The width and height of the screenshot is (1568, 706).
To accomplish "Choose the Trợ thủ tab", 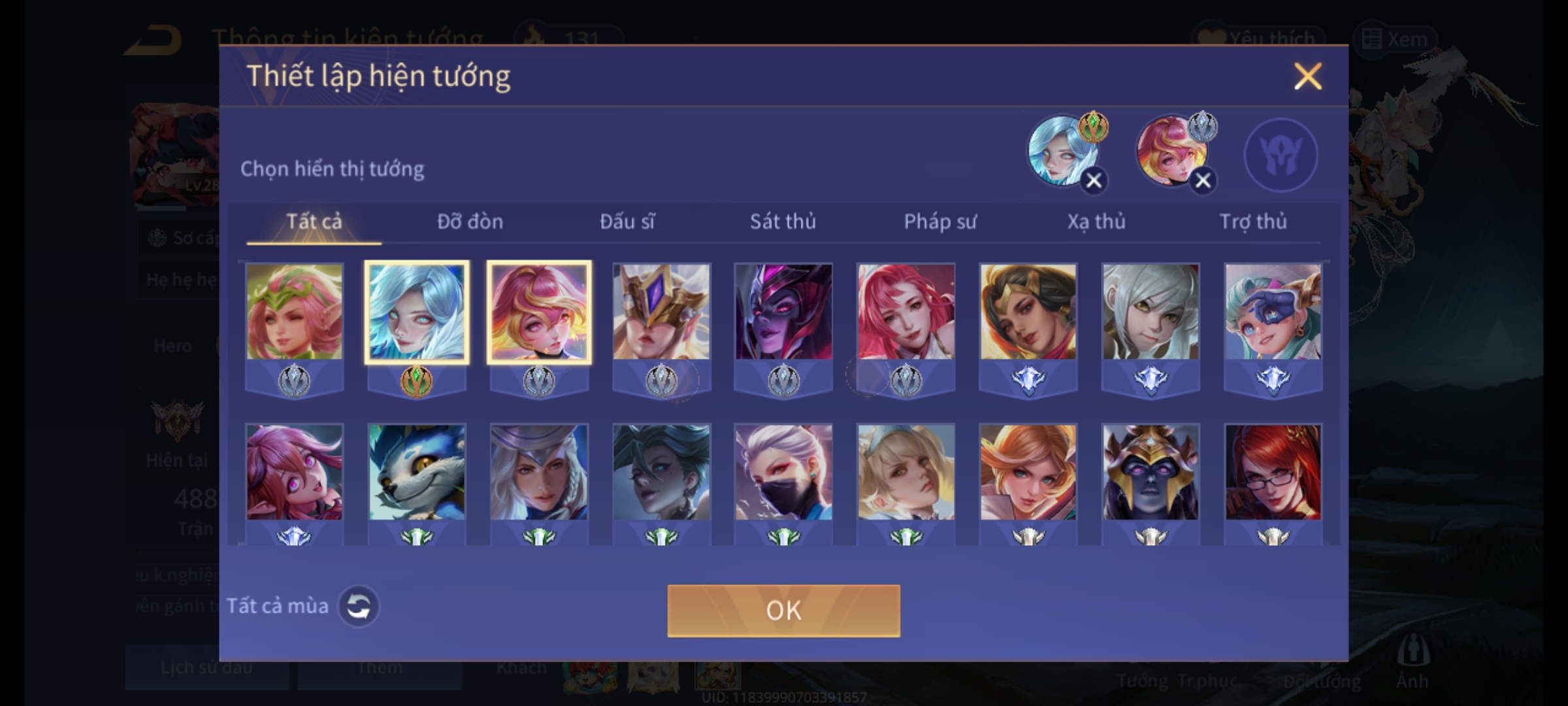I will coord(1253,222).
